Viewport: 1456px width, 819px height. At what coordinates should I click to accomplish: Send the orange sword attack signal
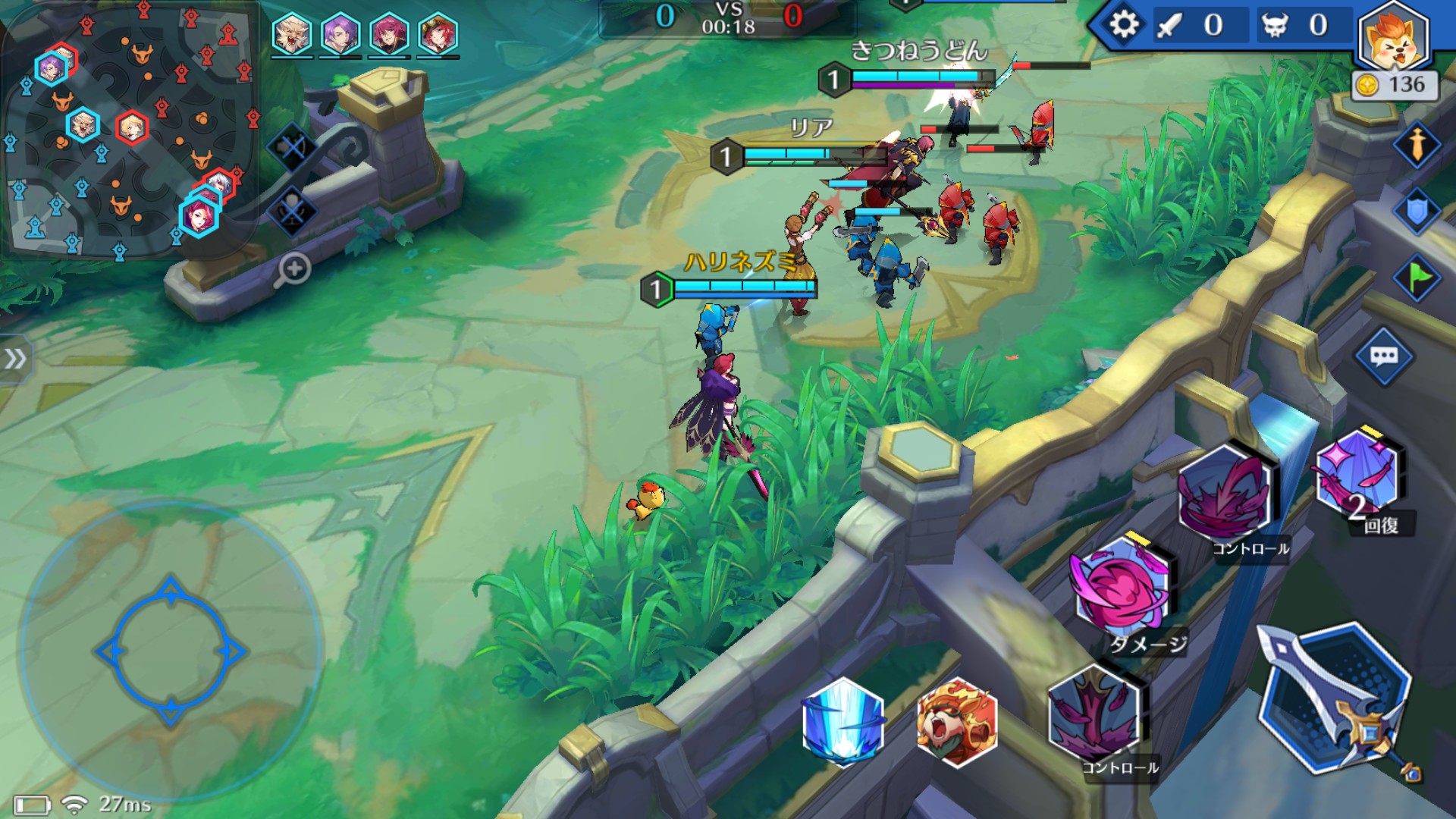point(1417,144)
